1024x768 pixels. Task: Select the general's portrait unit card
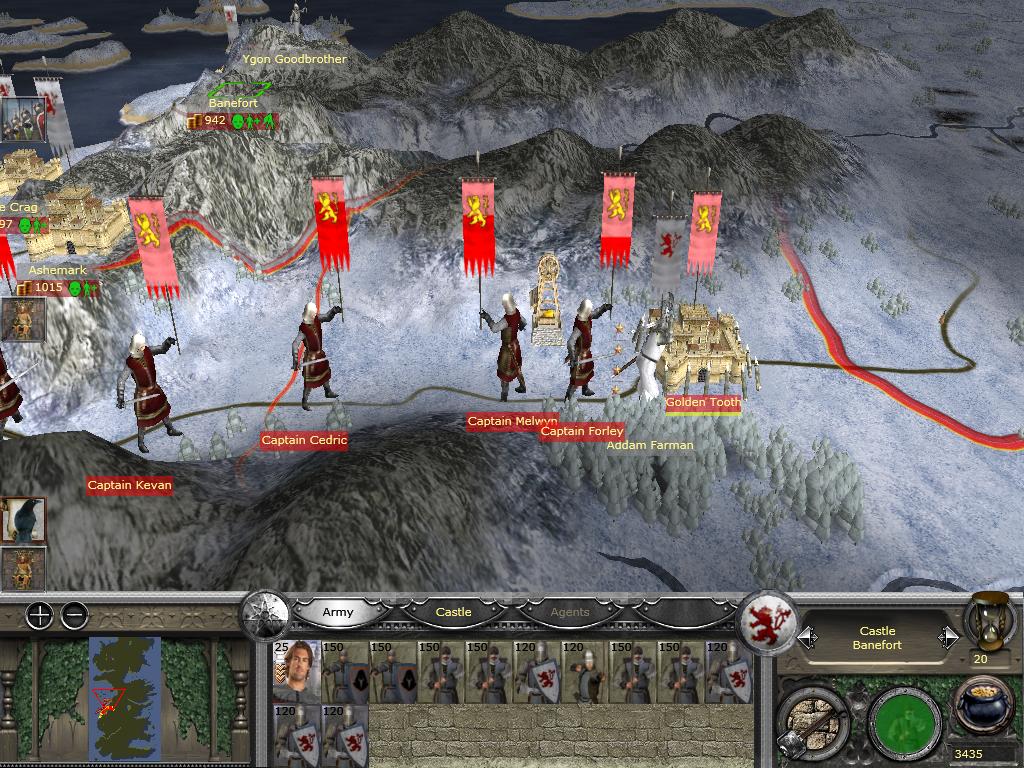(296, 671)
